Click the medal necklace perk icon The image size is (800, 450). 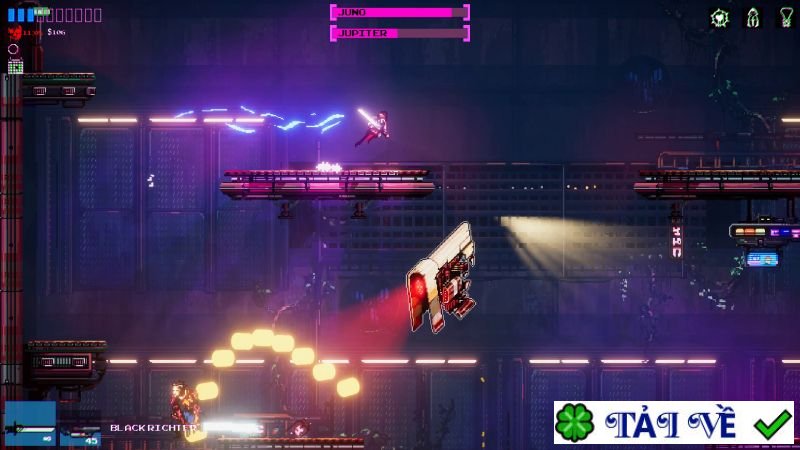pyautogui.click(x=785, y=17)
